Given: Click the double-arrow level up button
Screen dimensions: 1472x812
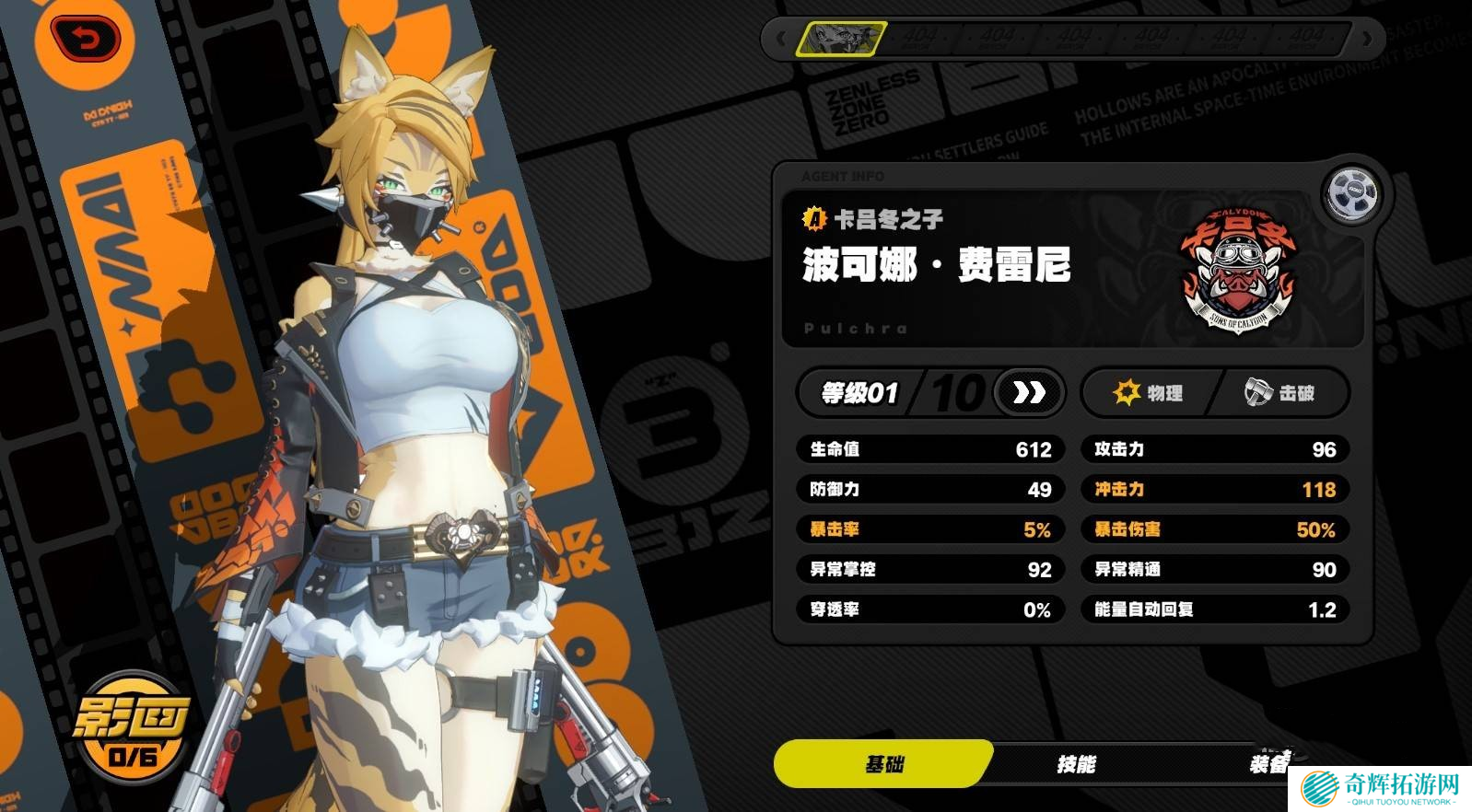Looking at the screenshot, I should pyautogui.click(x=1029, y=393).
